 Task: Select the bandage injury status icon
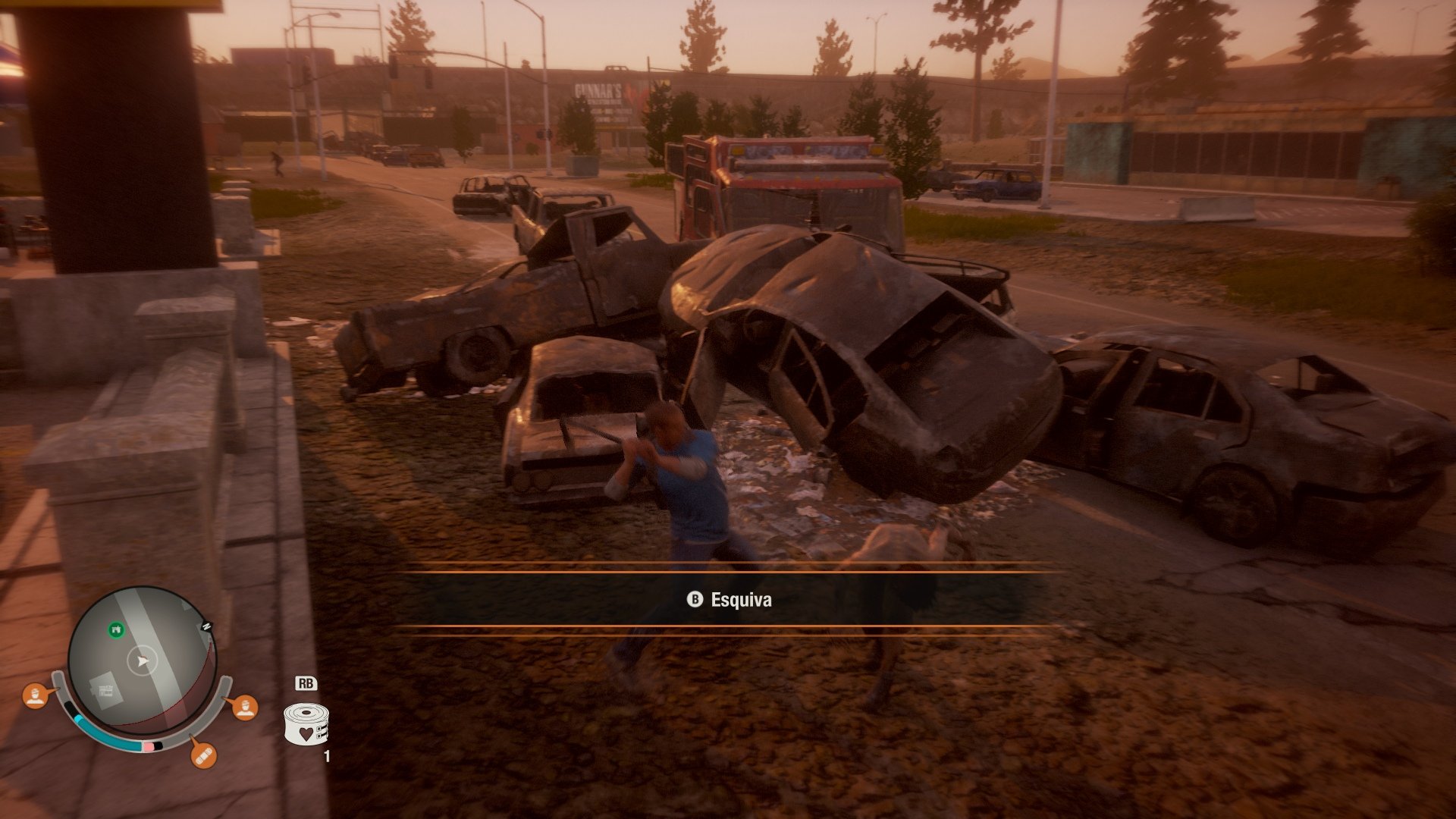pos(204,758)
